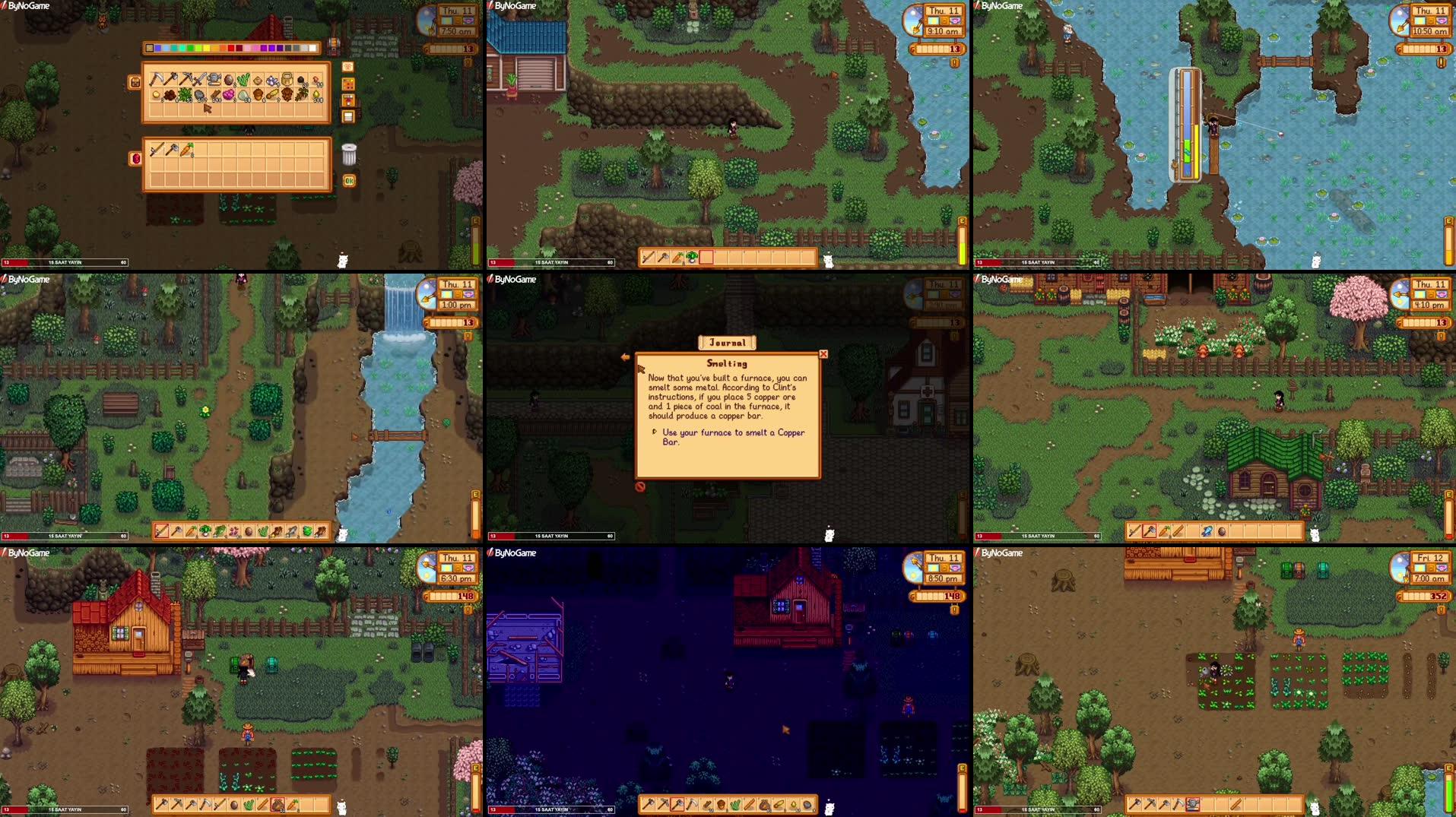Click the fill stacks icon beside the chest
Screen dimensions: 1456x817
(x=347, y=99)
